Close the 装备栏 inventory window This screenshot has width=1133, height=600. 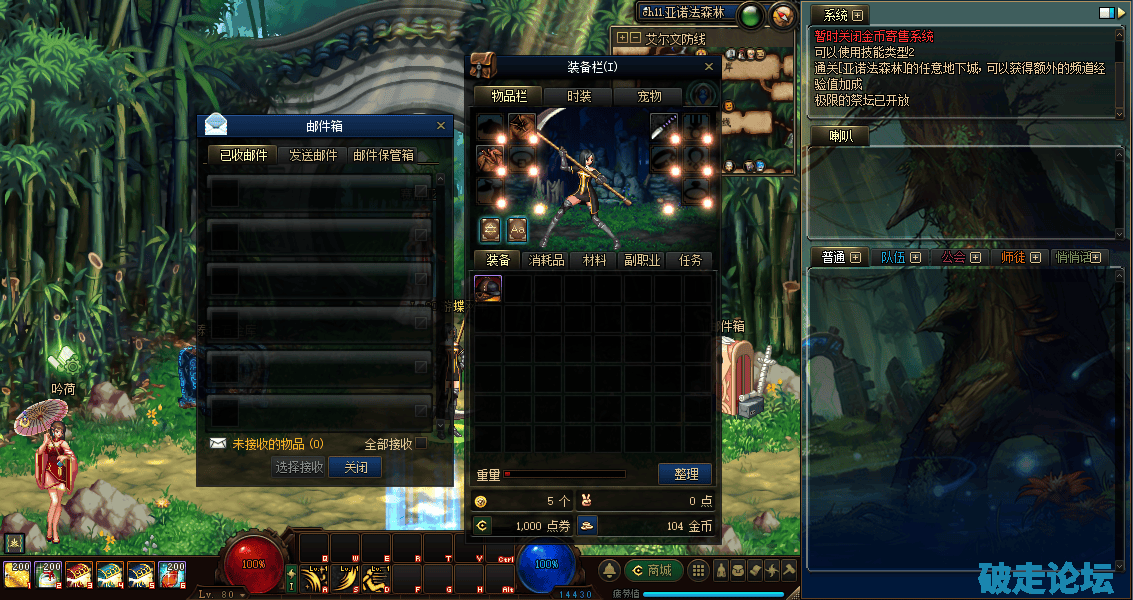[710, 67]
